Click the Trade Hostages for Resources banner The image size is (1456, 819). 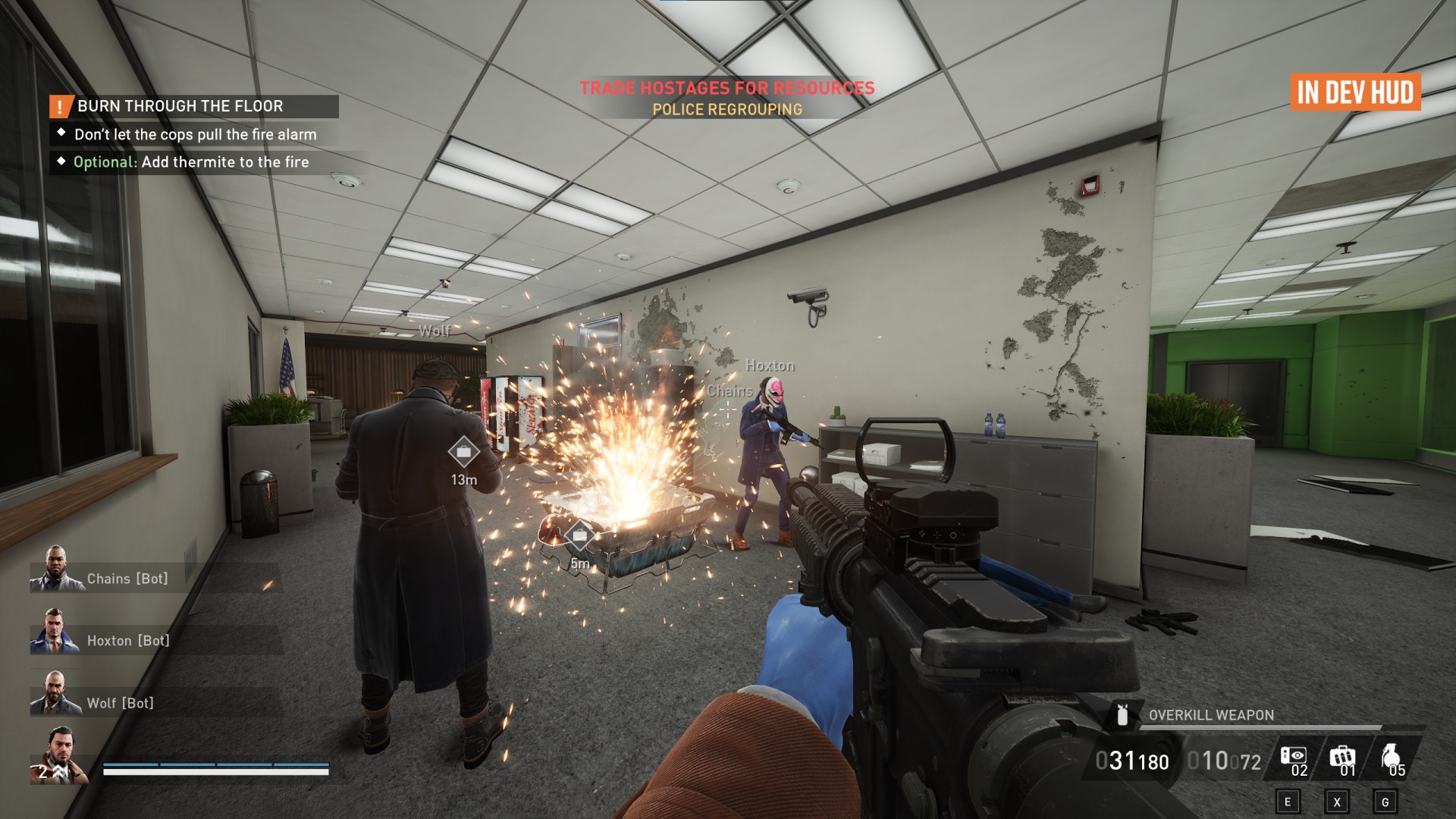[x=727, y=88]
